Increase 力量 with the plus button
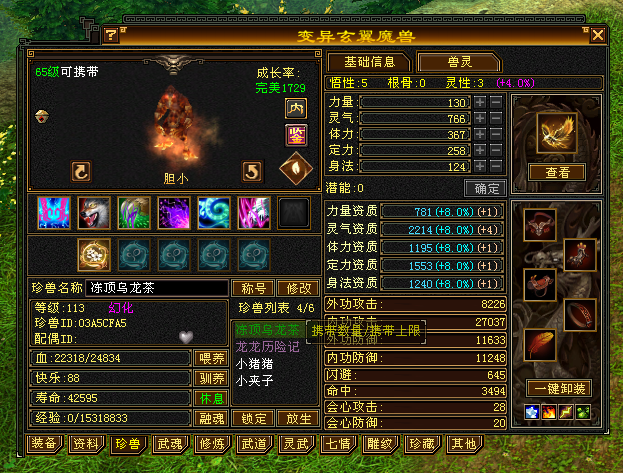The width and height of the screenshot is (623, 473). [x=480, y=102]
